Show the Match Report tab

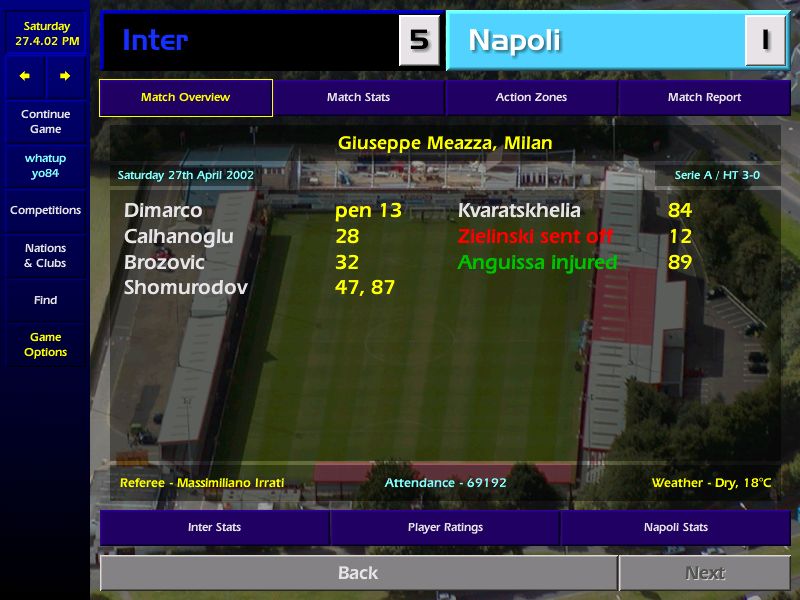click(704, 98)
